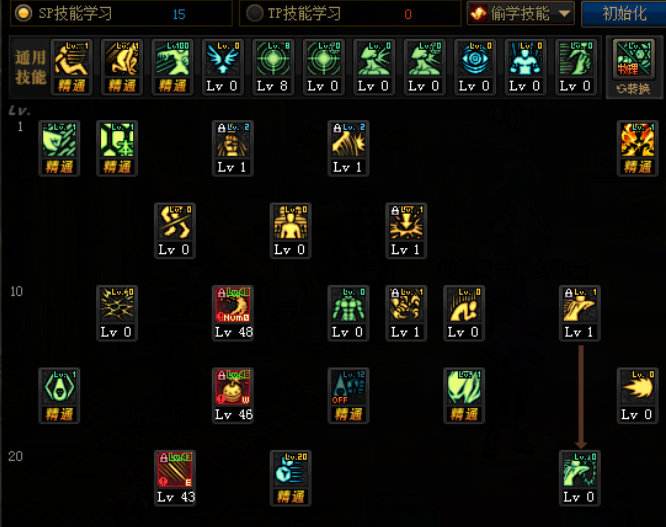The image size is (666, 527).
Task: Select the fireball skill at Lv 0
Action: click(637, 388)
